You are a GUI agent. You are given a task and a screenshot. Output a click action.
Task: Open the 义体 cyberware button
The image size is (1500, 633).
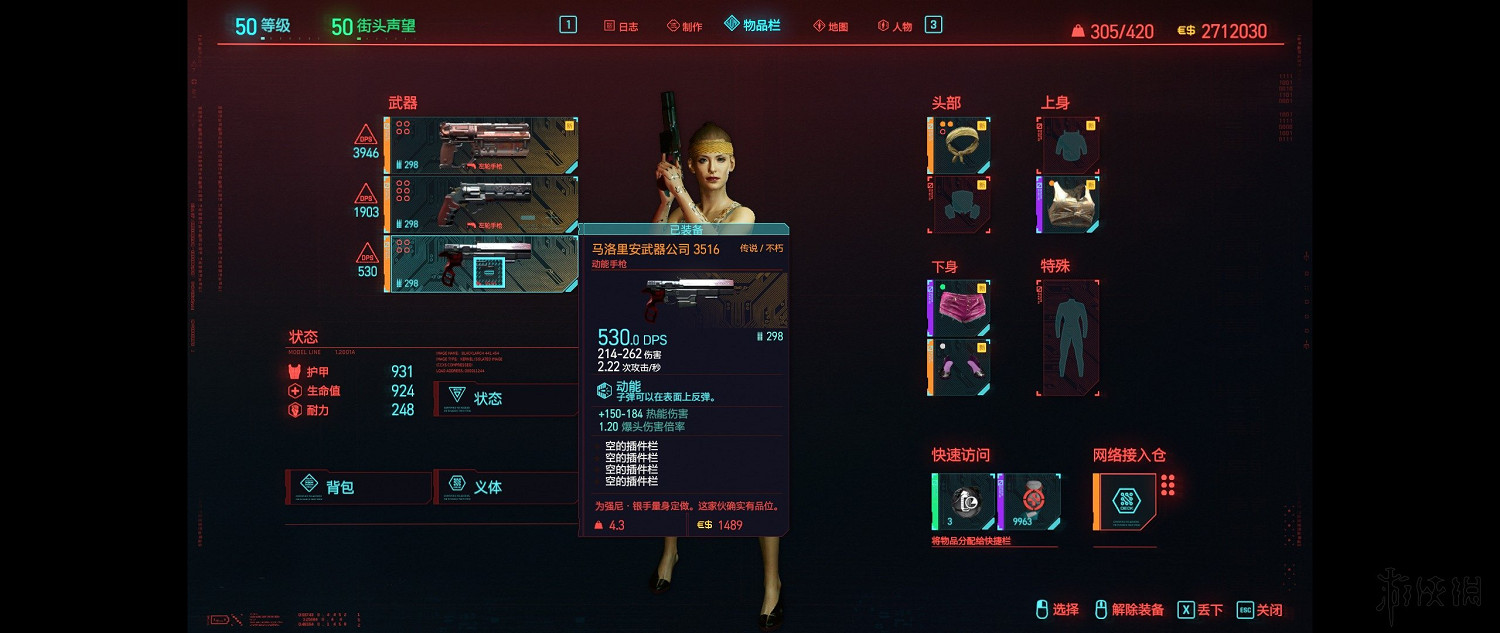[505, 487]
